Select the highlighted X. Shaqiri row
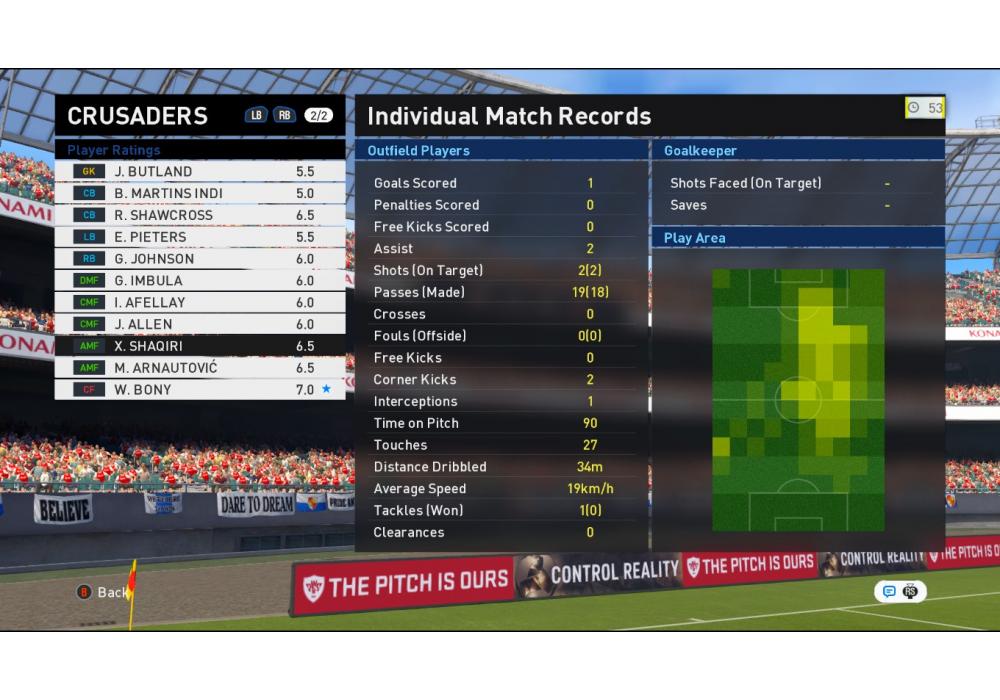 click(x=200, y=346)
